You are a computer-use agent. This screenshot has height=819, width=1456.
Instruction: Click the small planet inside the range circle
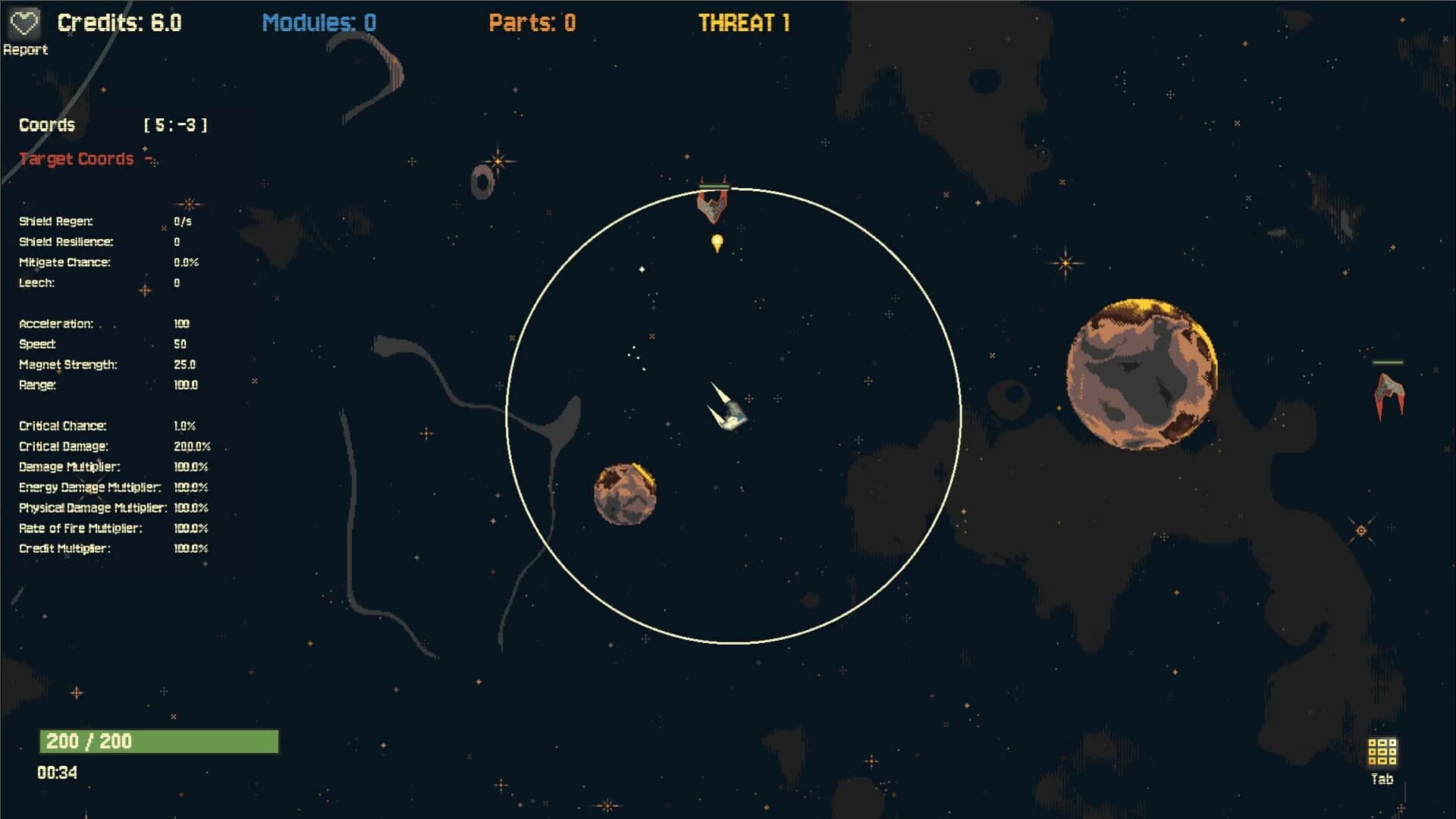click(624, 493)
